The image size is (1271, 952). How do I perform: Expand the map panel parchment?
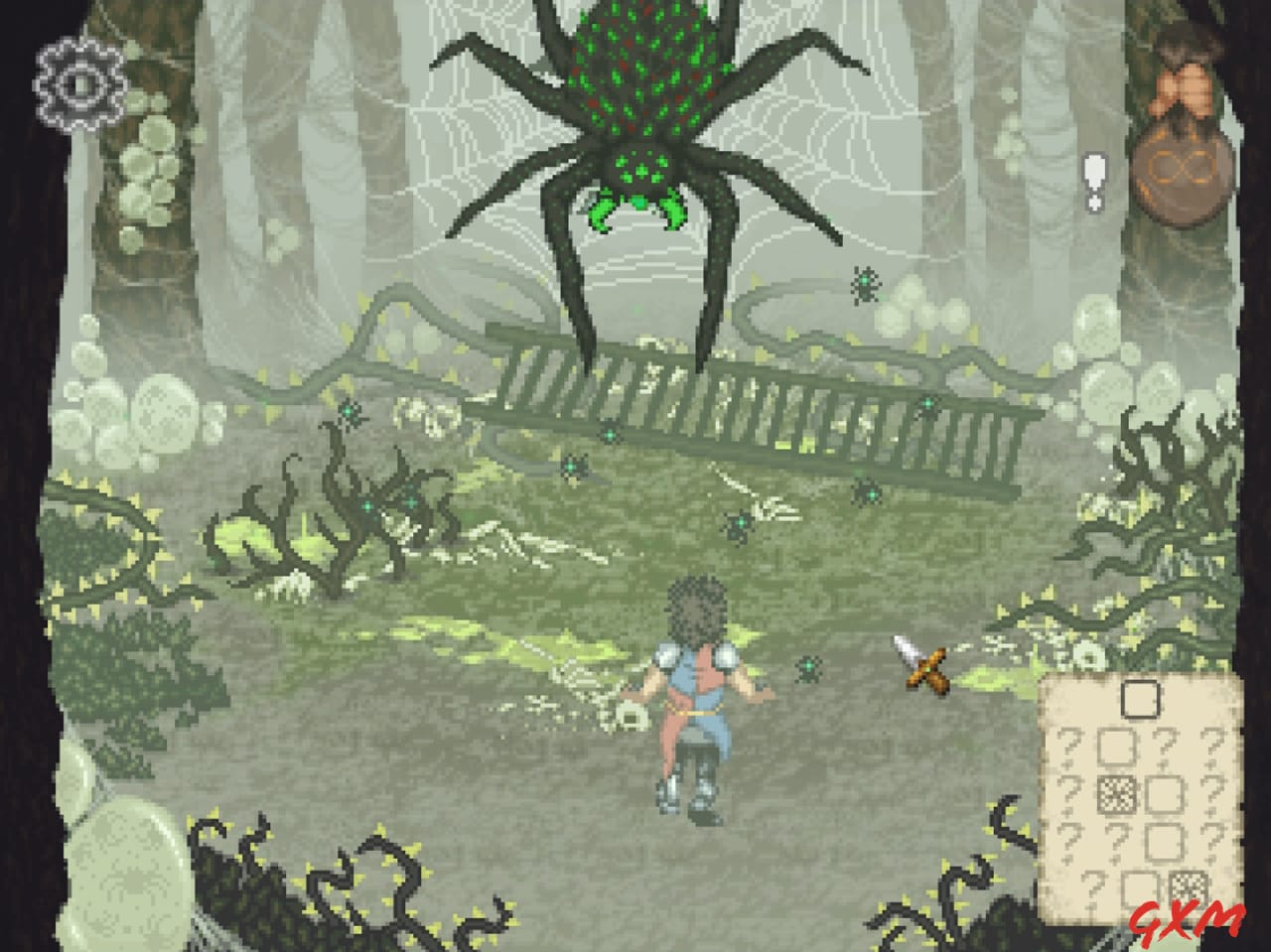tap(1142, 794)
